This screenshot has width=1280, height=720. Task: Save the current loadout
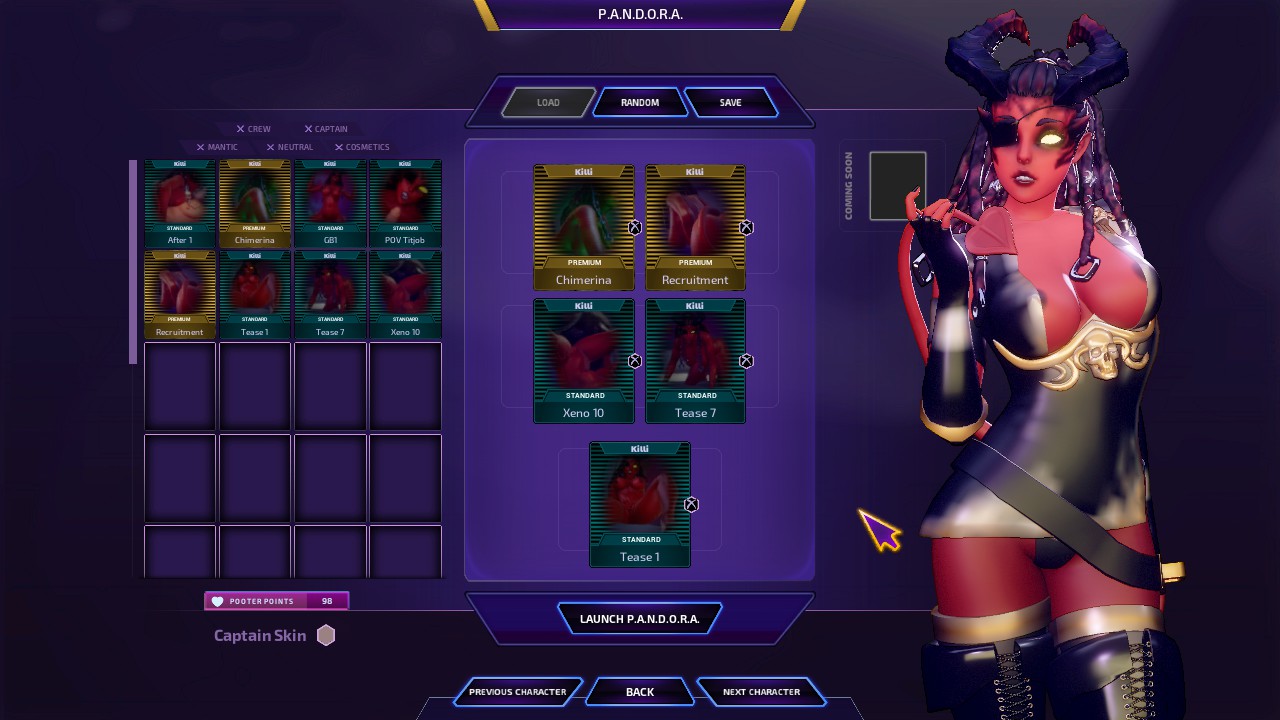[x=730, y=102]
